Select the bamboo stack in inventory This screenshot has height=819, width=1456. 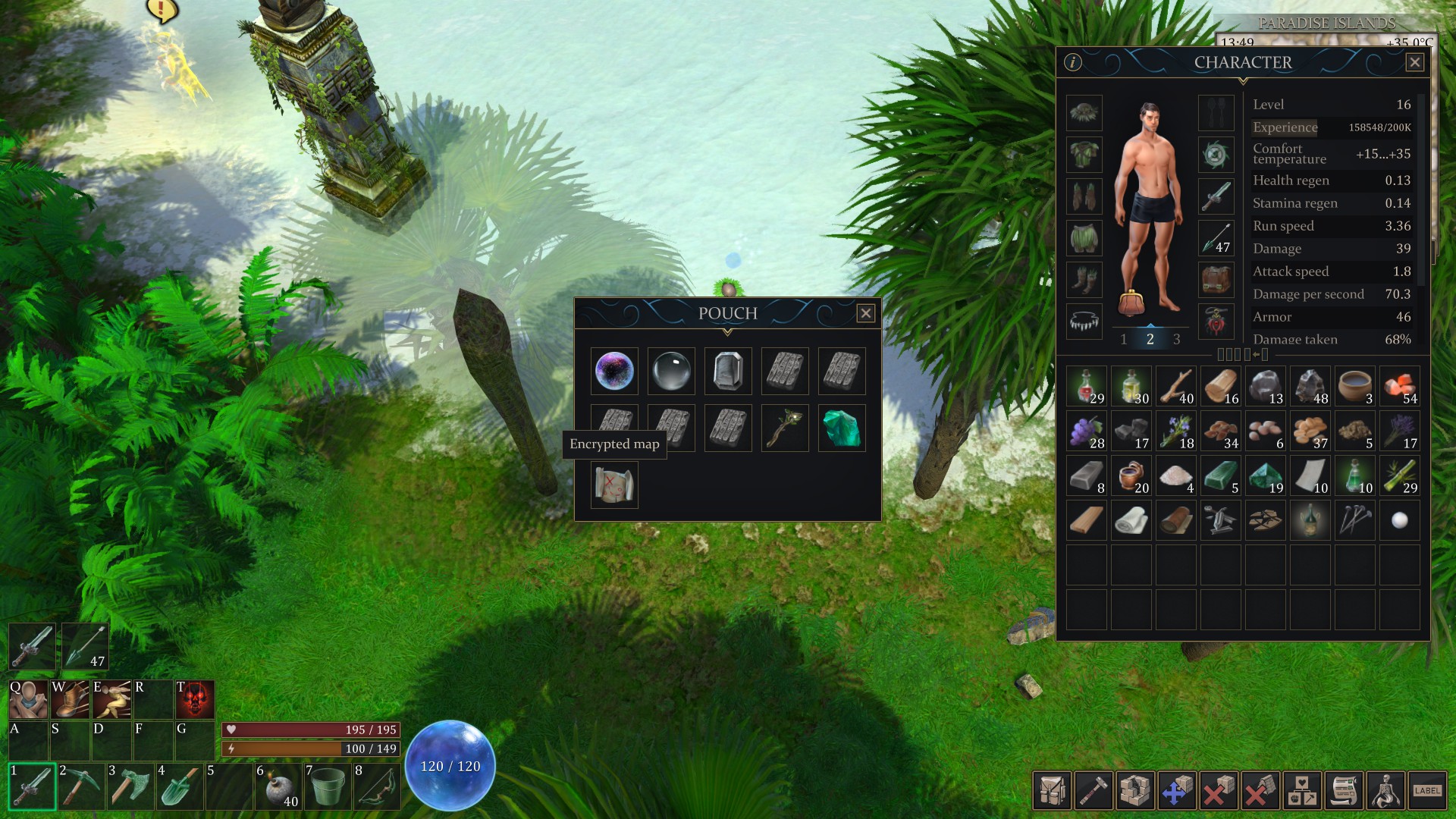click(x=1399, y=475)
